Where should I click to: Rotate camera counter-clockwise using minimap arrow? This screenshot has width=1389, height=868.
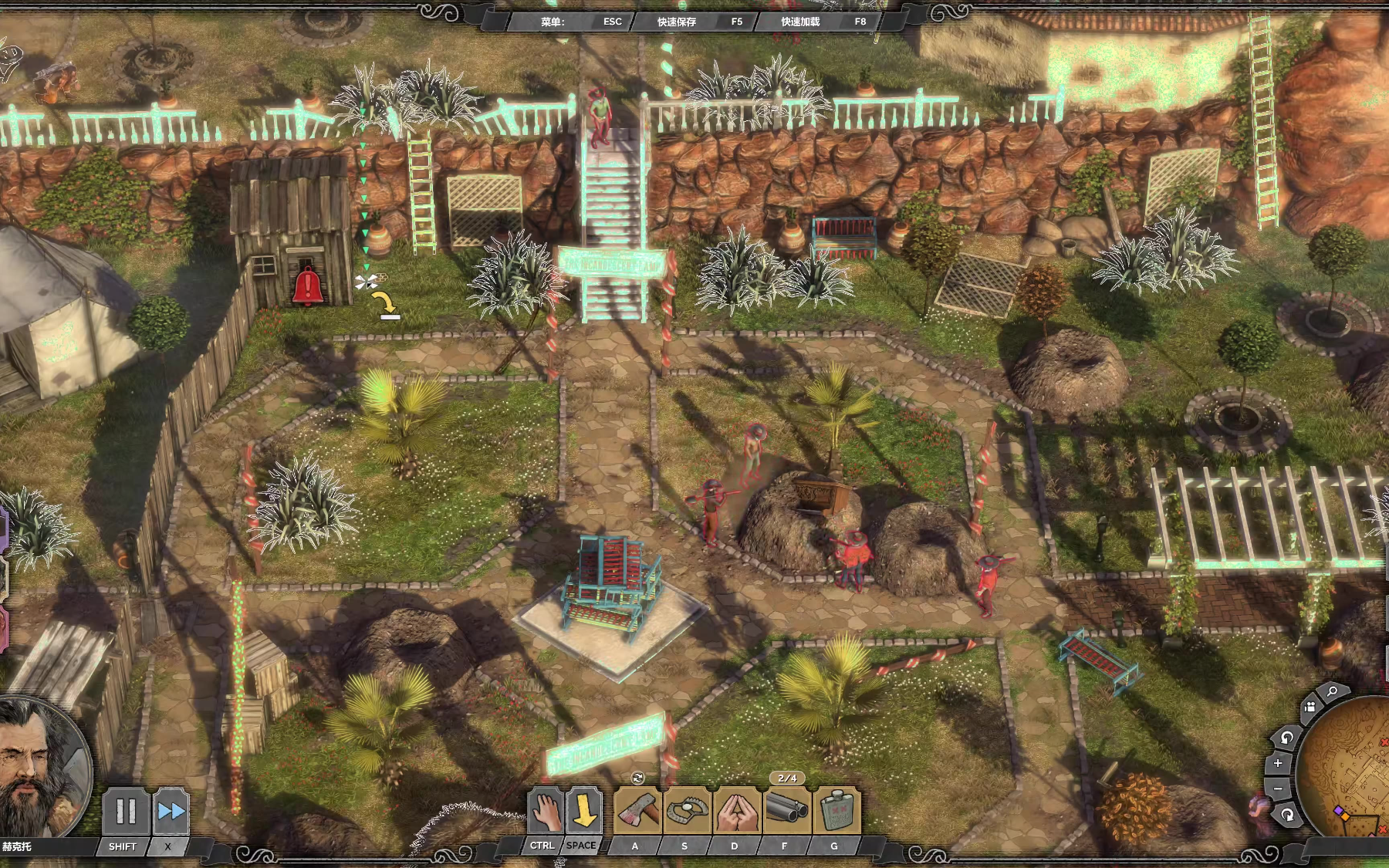(x=1286, y=738)
